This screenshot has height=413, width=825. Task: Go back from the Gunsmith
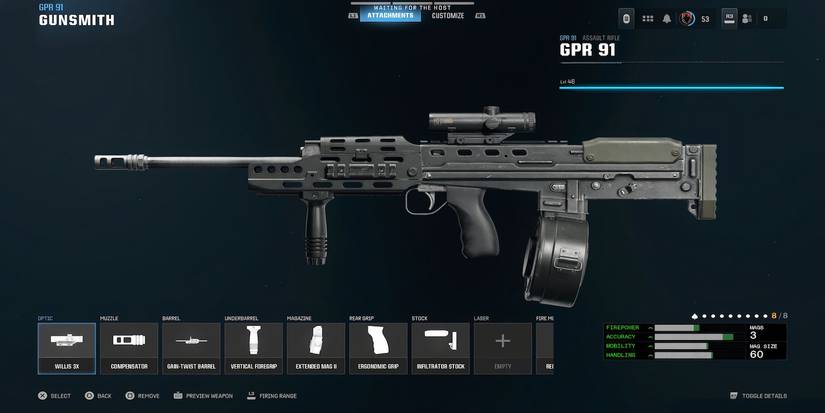98,396
